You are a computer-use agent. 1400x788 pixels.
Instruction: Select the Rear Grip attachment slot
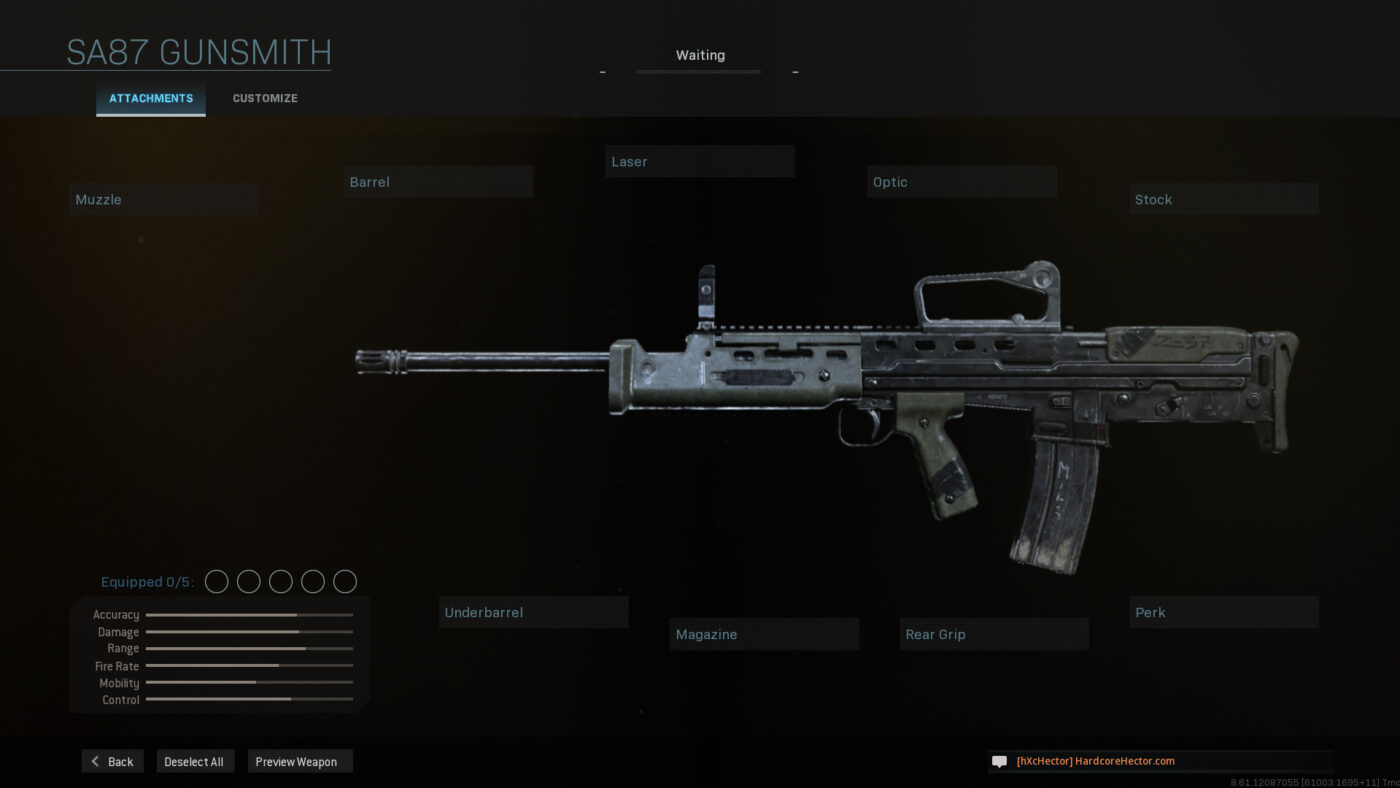pyautogui.click(x=993, y=634)
